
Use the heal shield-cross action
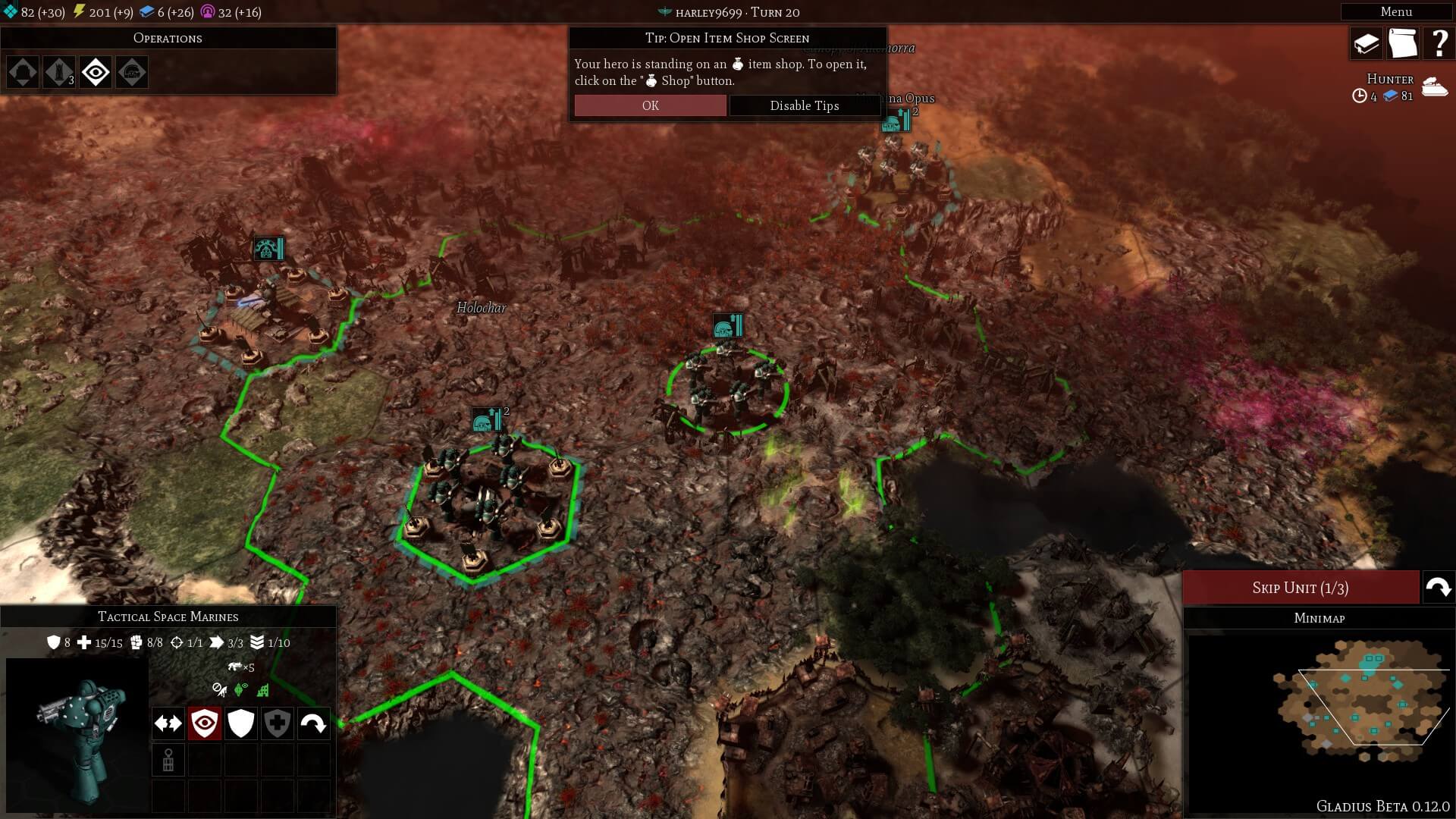(x=278, y=723)
